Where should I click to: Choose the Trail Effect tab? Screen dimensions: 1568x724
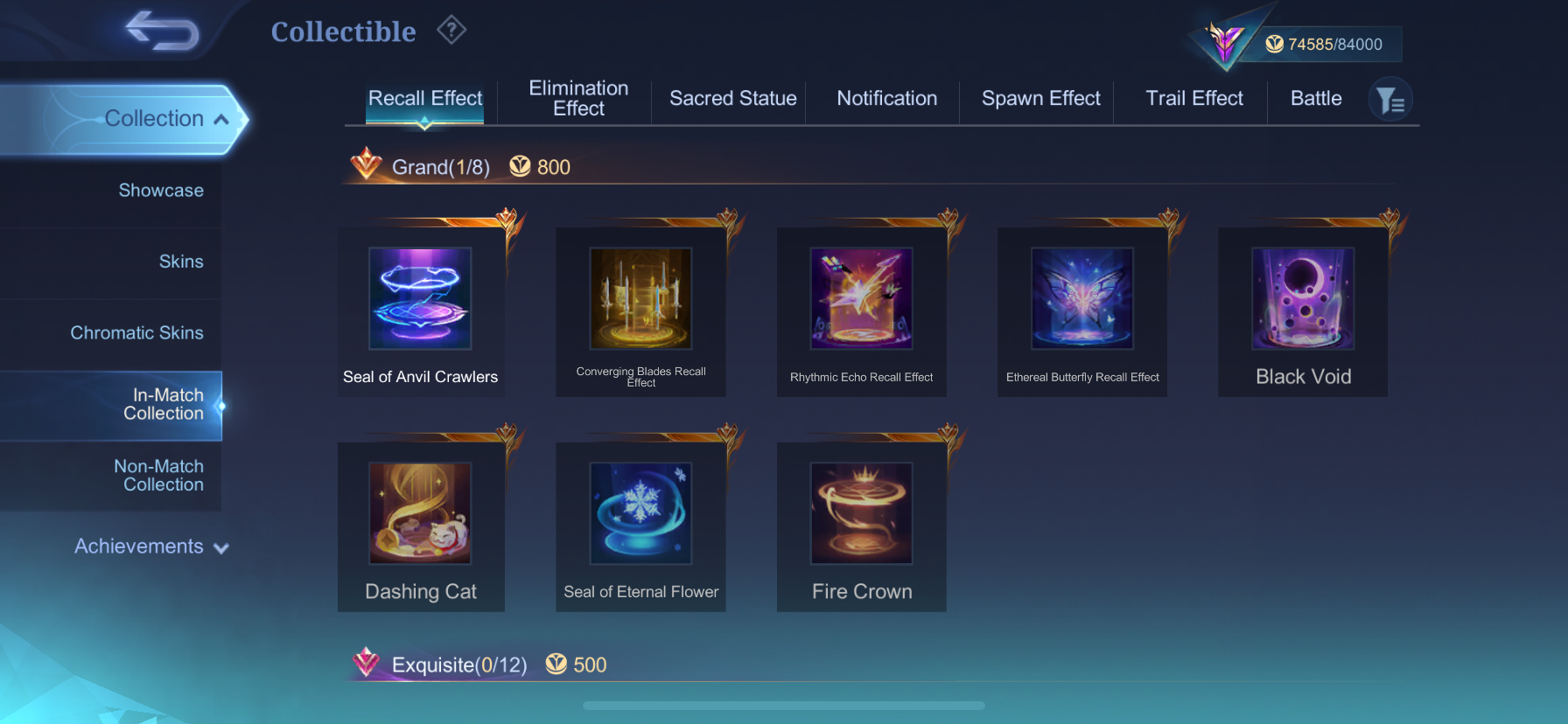(1194, 99)
